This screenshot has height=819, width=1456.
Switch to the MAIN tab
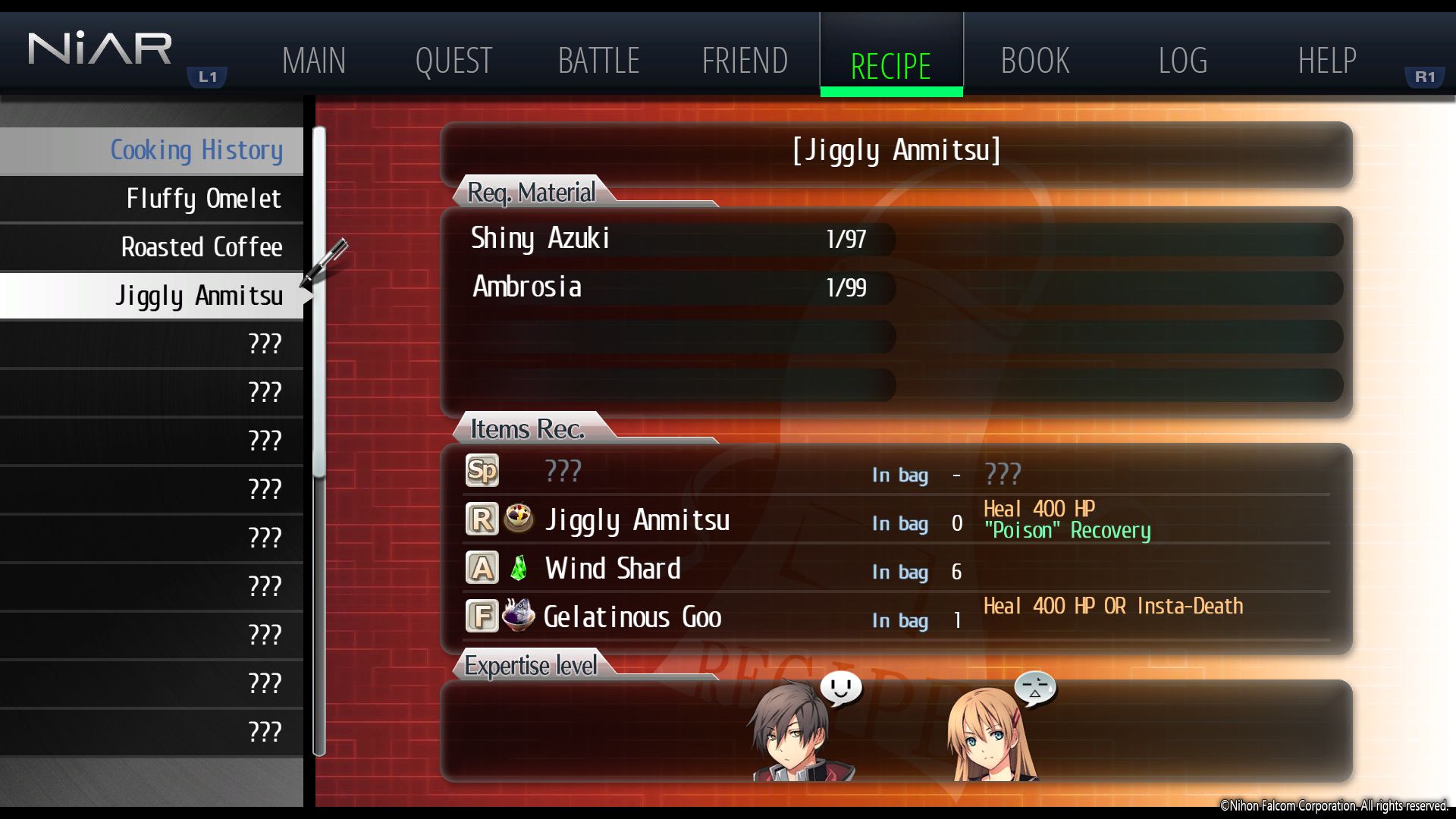coord(313,61)
